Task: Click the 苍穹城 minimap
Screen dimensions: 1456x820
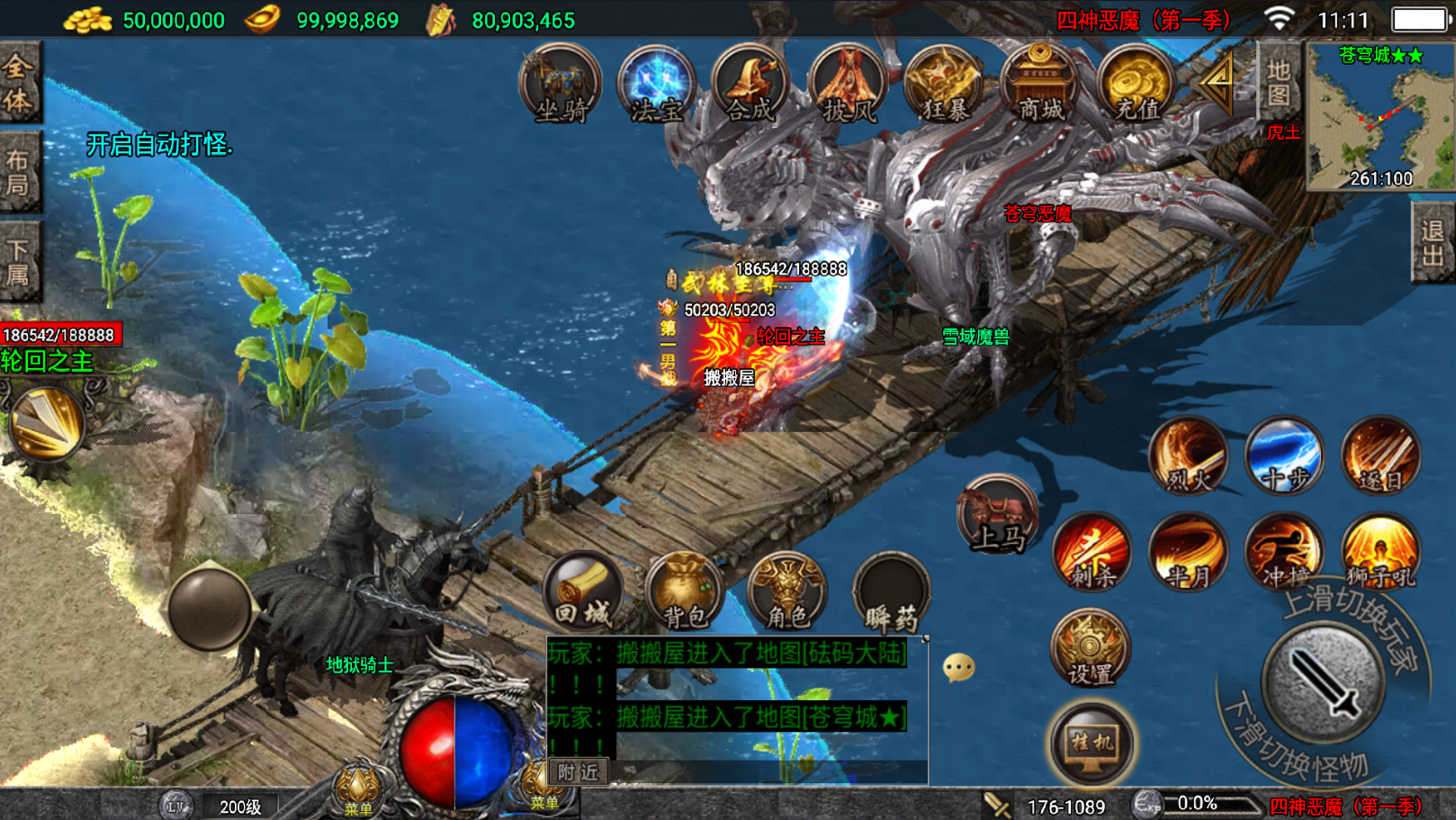Action: pyautogui.click(x=1380, y=117)
